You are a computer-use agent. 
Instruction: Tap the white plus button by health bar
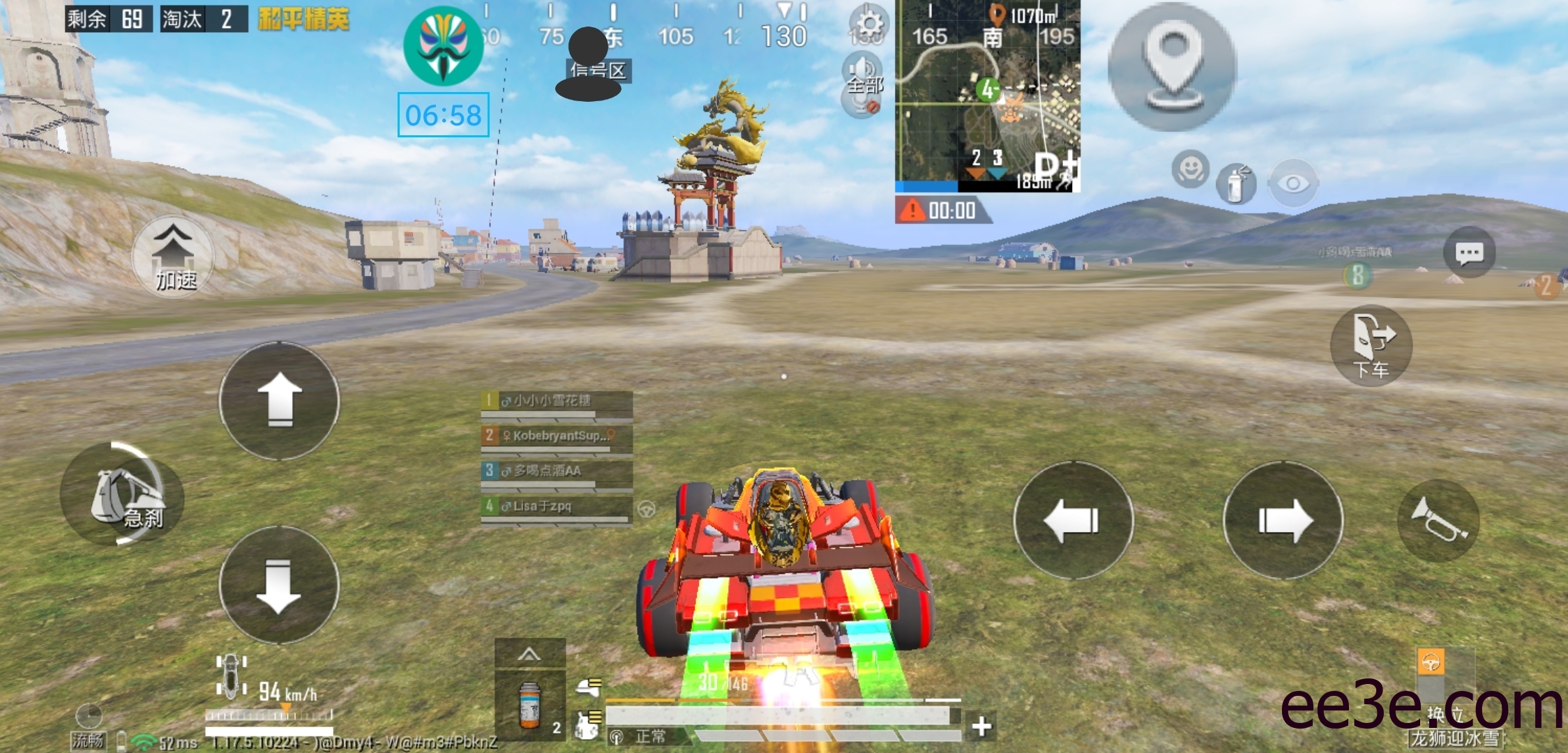pyautogui.click(x=981, y=727)
